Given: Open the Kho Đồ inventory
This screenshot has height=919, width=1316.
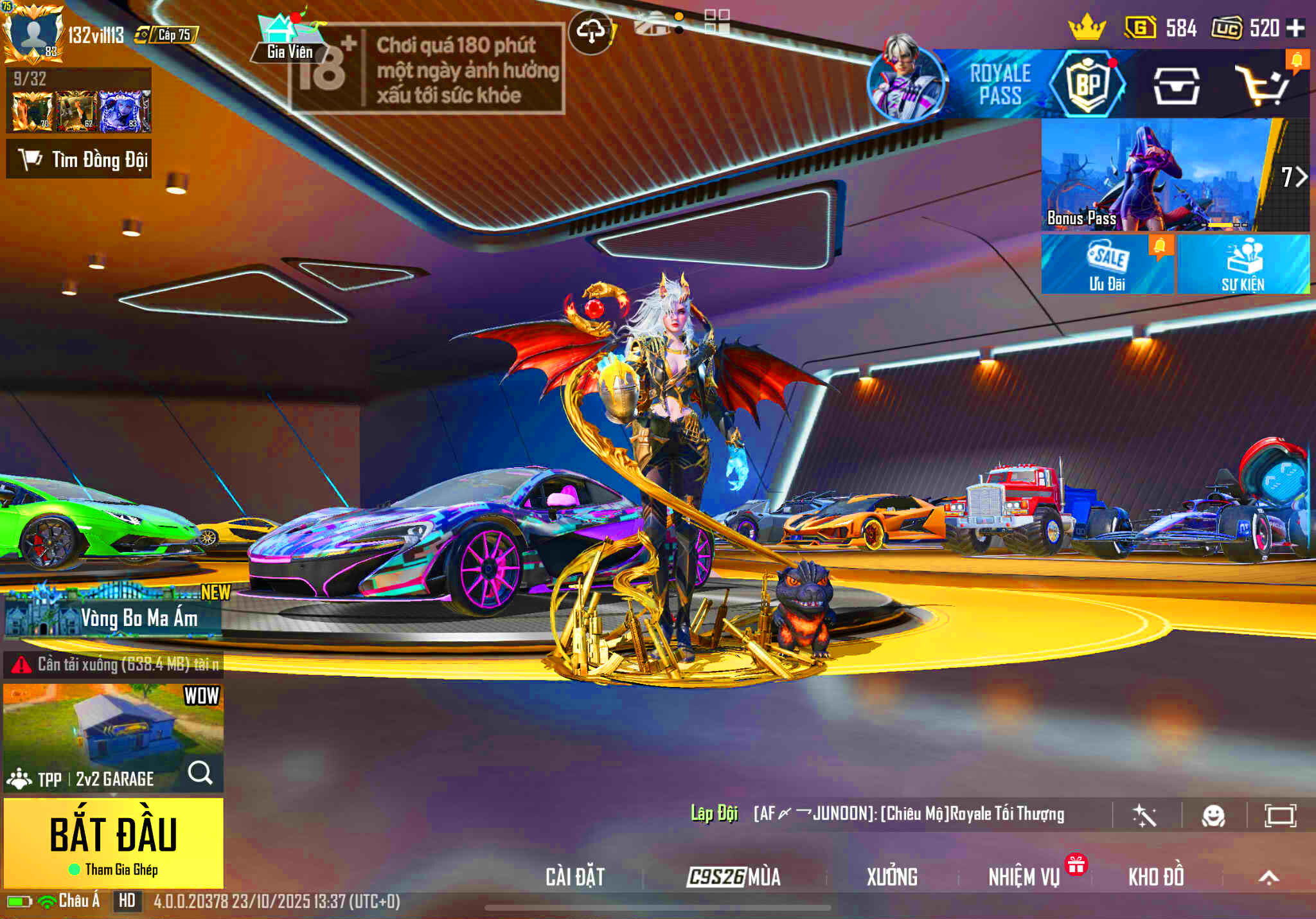Looking at the screenshot, I should [x=1156, y=877].
